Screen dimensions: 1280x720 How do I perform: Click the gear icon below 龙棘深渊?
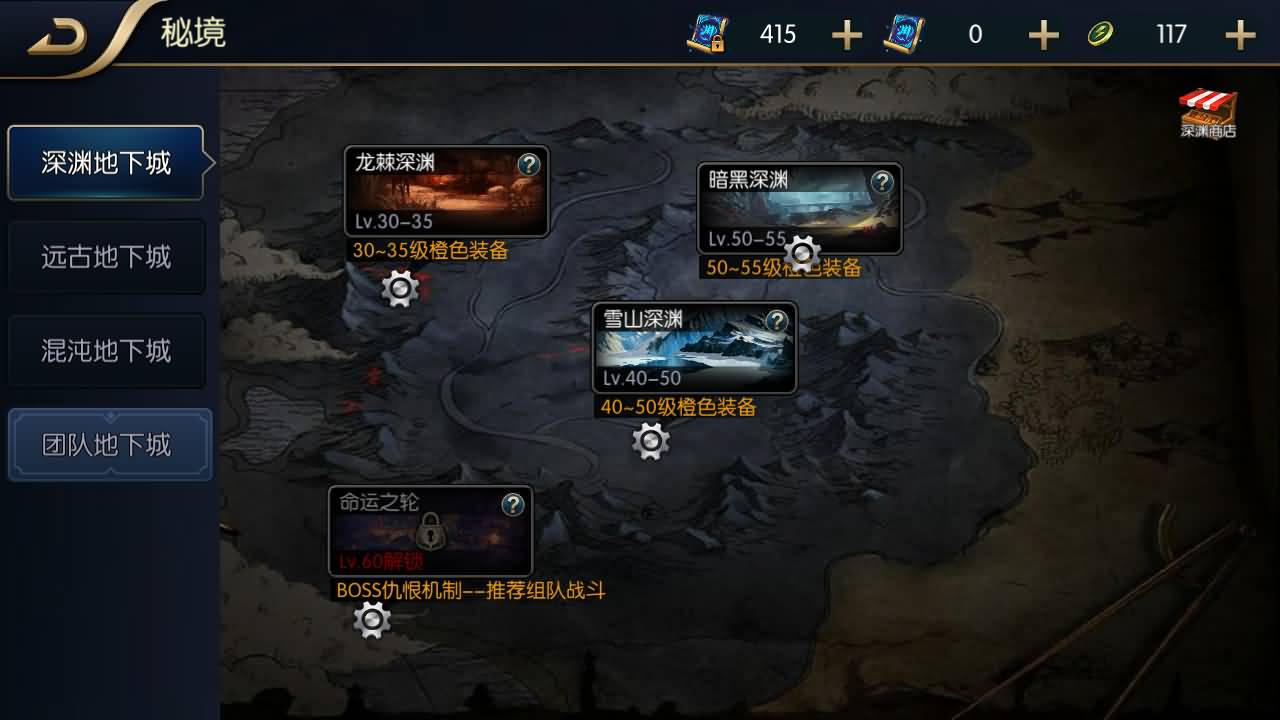click(x=400, y=289)
